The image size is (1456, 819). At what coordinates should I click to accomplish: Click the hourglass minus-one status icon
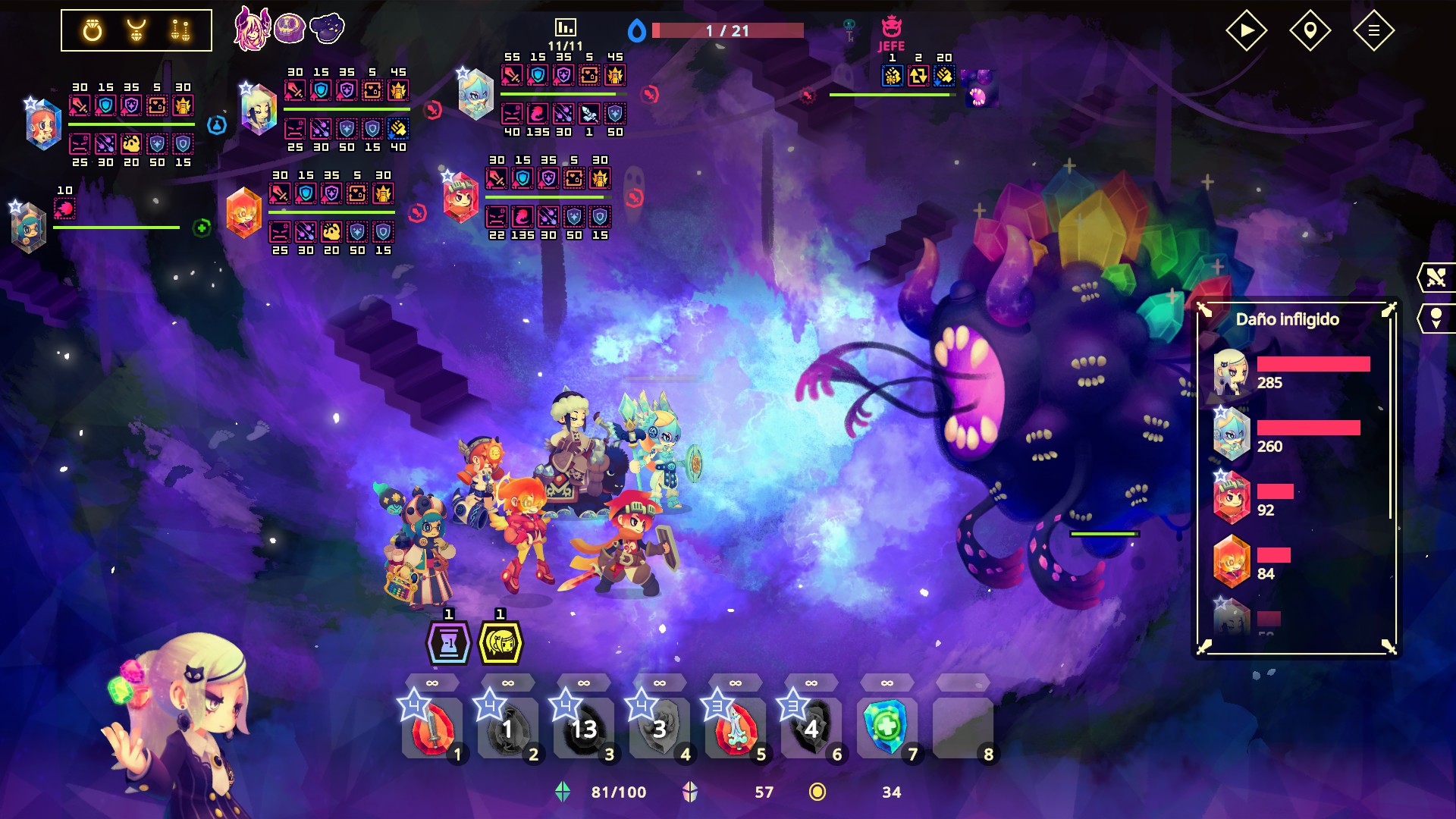[x=449, y=643]
